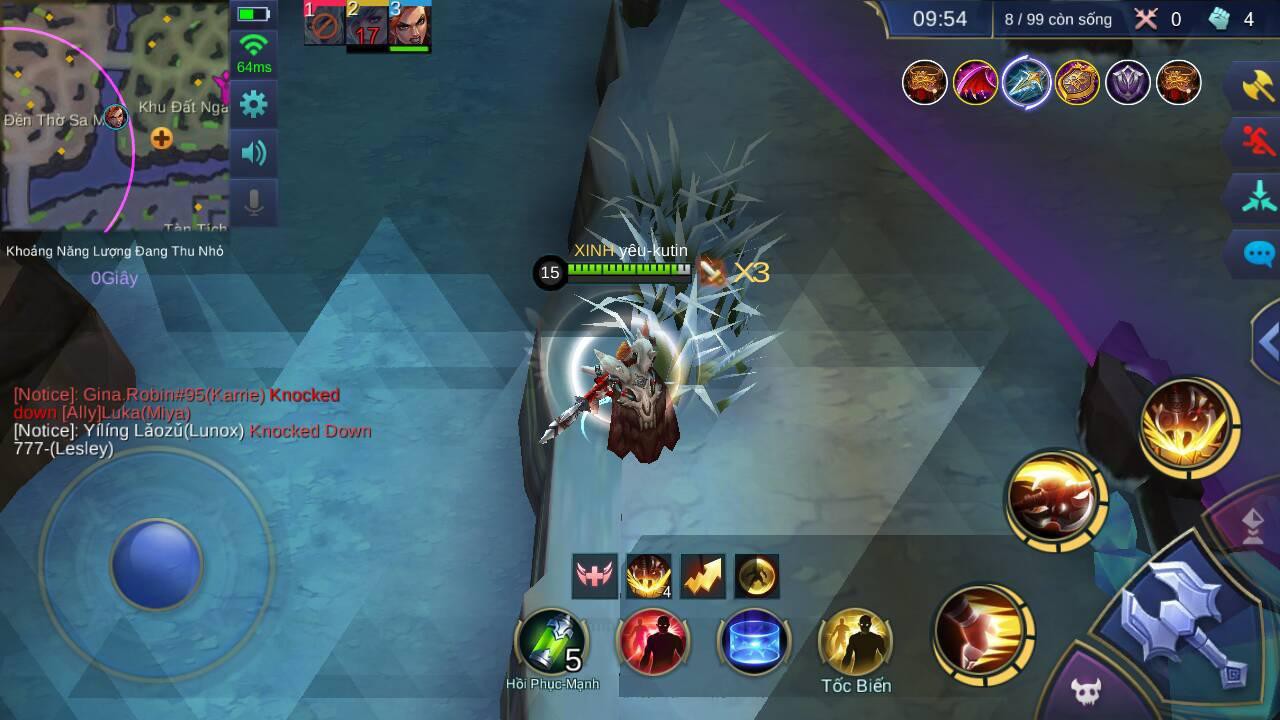
Task: Tap the gold coin roam item icon
Action: (x=756, y=576)
